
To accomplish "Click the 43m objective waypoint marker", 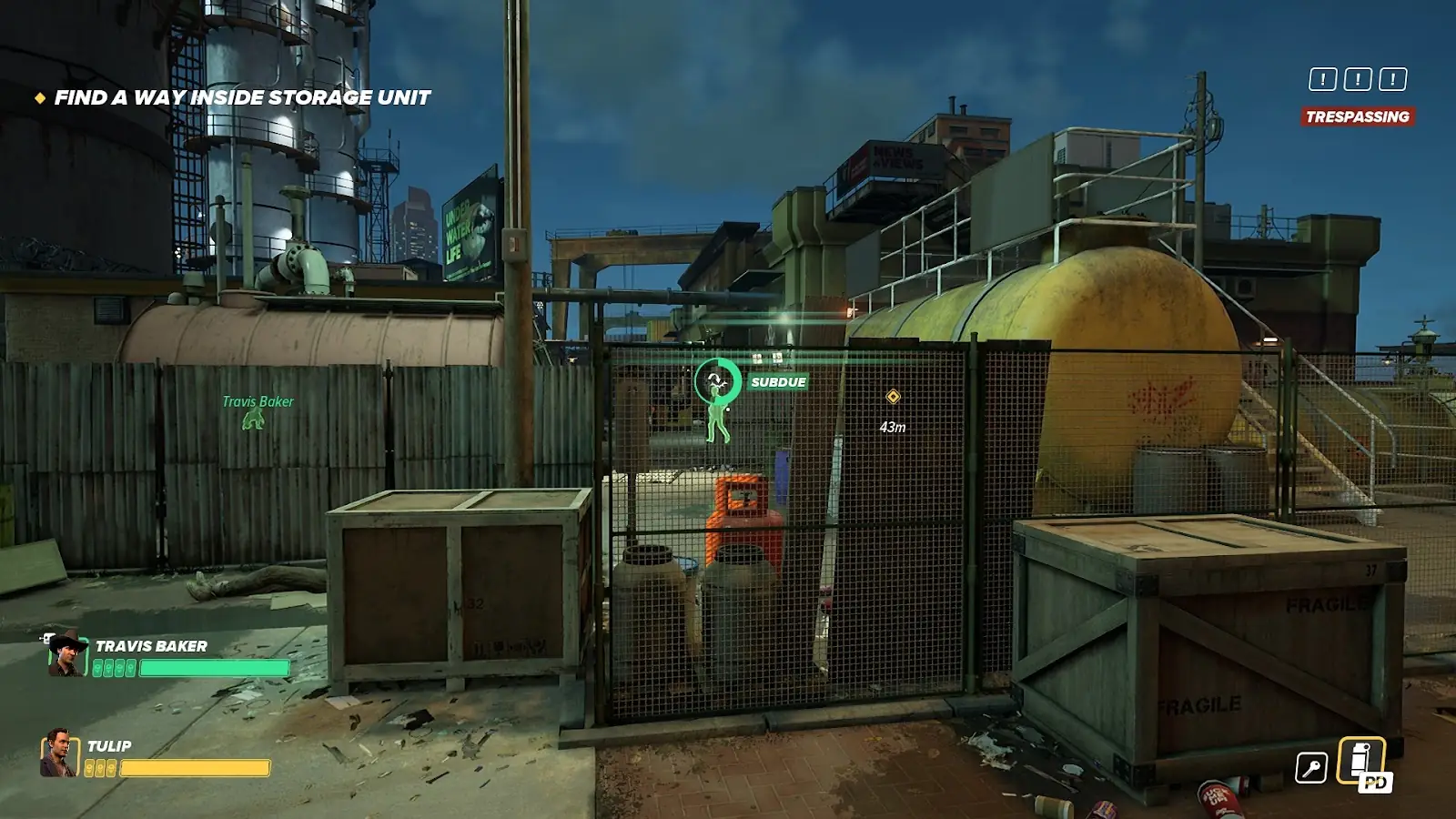I will coord(893,397).
